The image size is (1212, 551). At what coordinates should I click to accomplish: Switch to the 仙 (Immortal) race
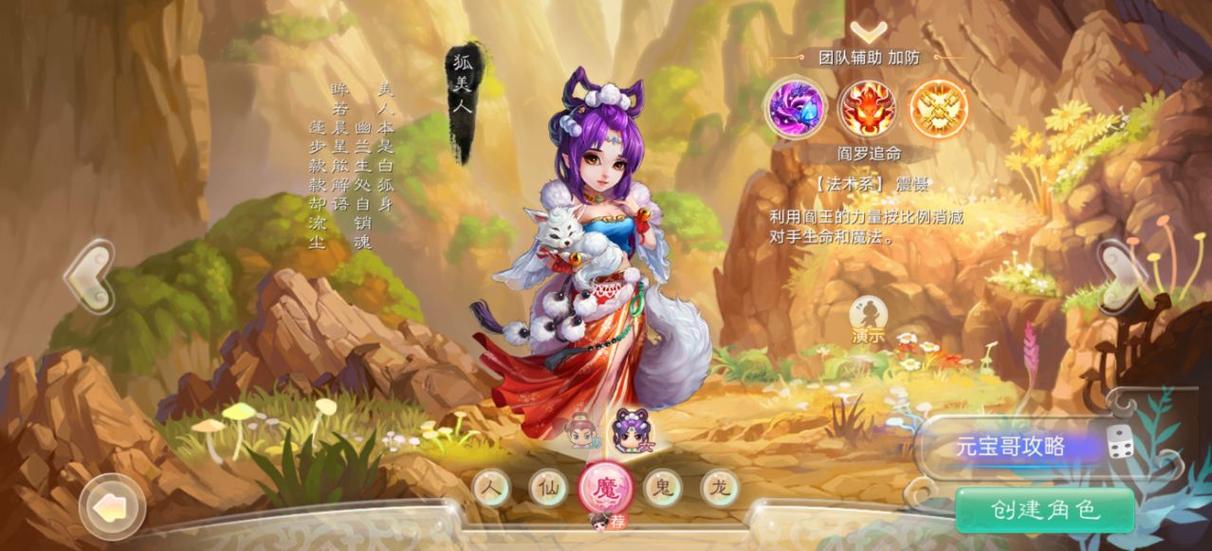click(547, 488)
